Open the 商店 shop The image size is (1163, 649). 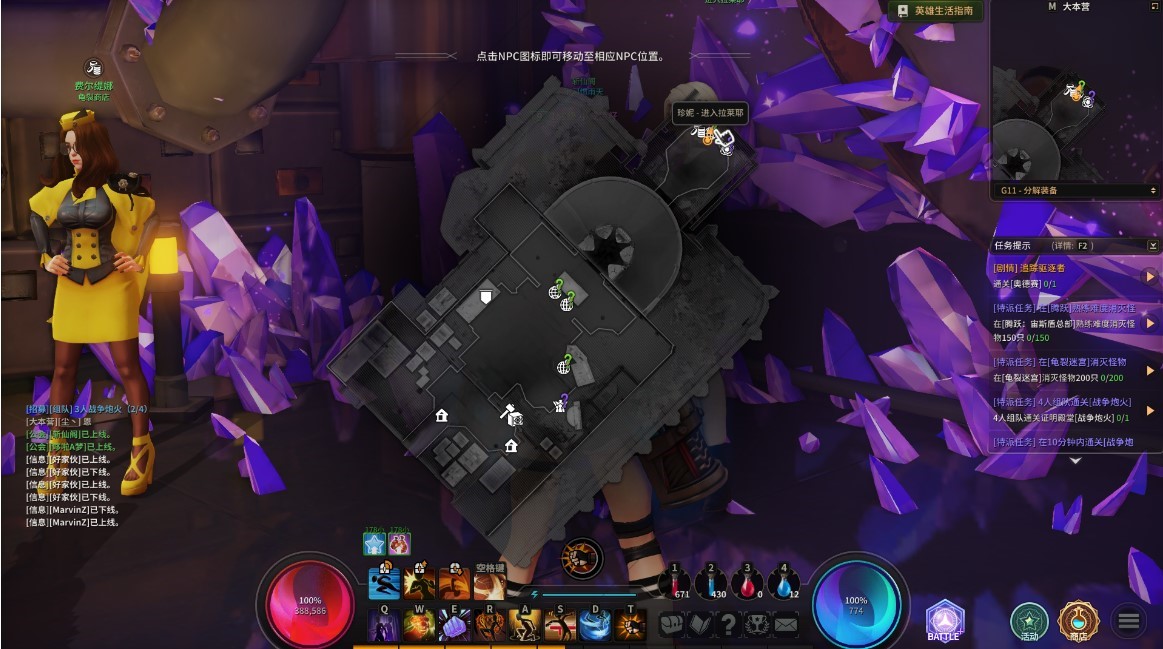click(1079, 621)
